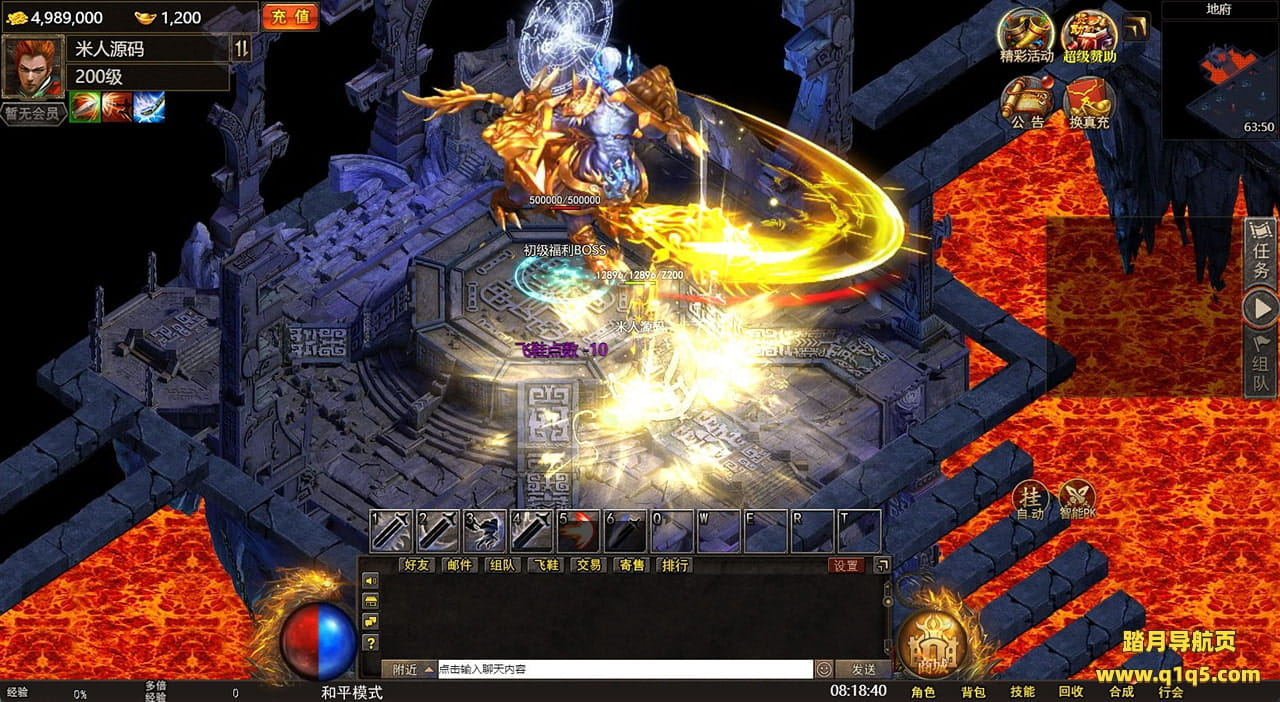Open the 超级赞助 sponsorship icon
This screenshot has width=1280, height=702.
pyautogui.click(x=1089, y=35)
